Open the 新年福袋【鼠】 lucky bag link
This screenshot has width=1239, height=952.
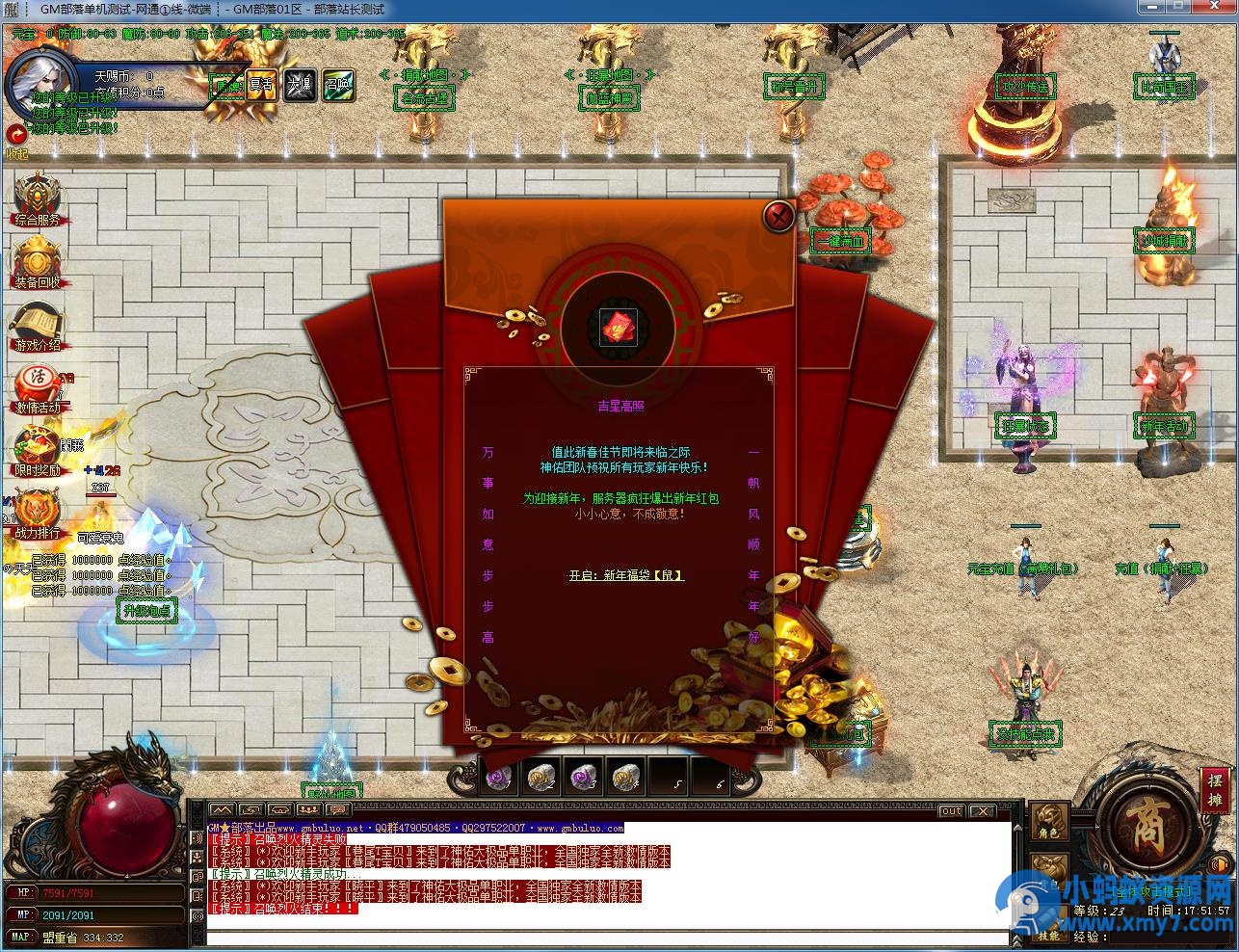[626, 575]
